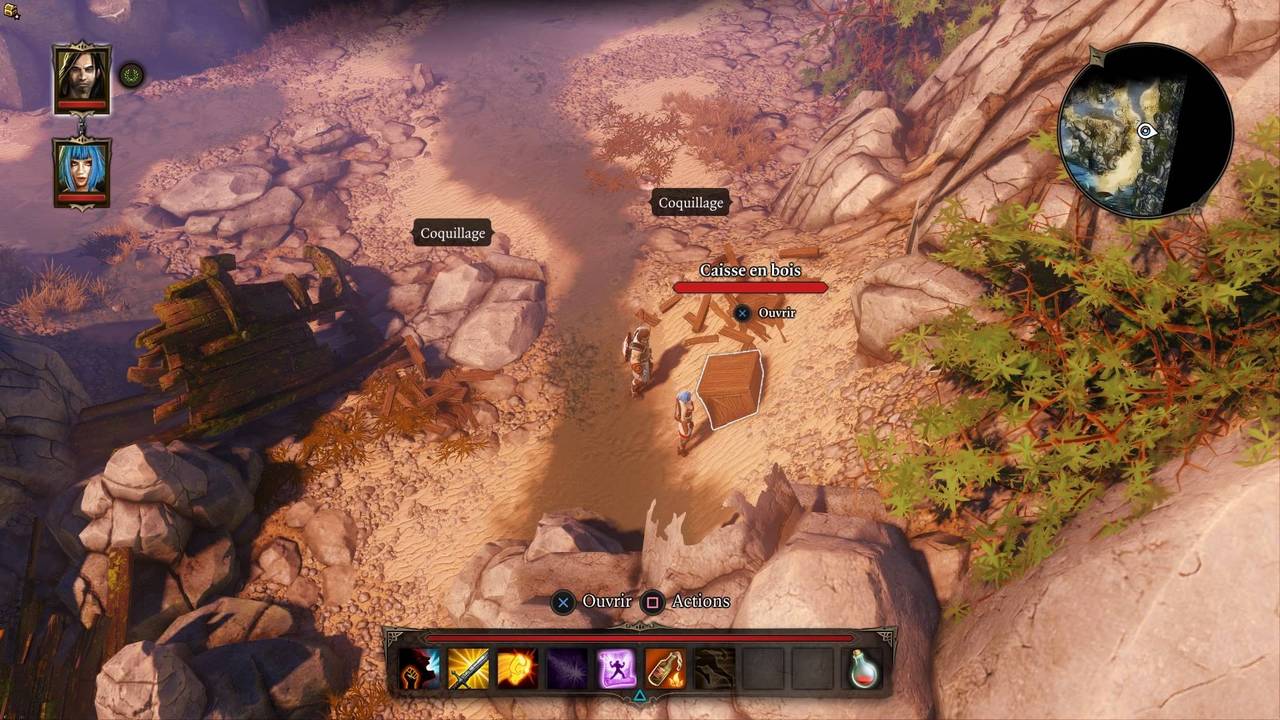This screenshot has height=720, width=1280.
Task: Open the circular minimap
Action: point(1144,130)
